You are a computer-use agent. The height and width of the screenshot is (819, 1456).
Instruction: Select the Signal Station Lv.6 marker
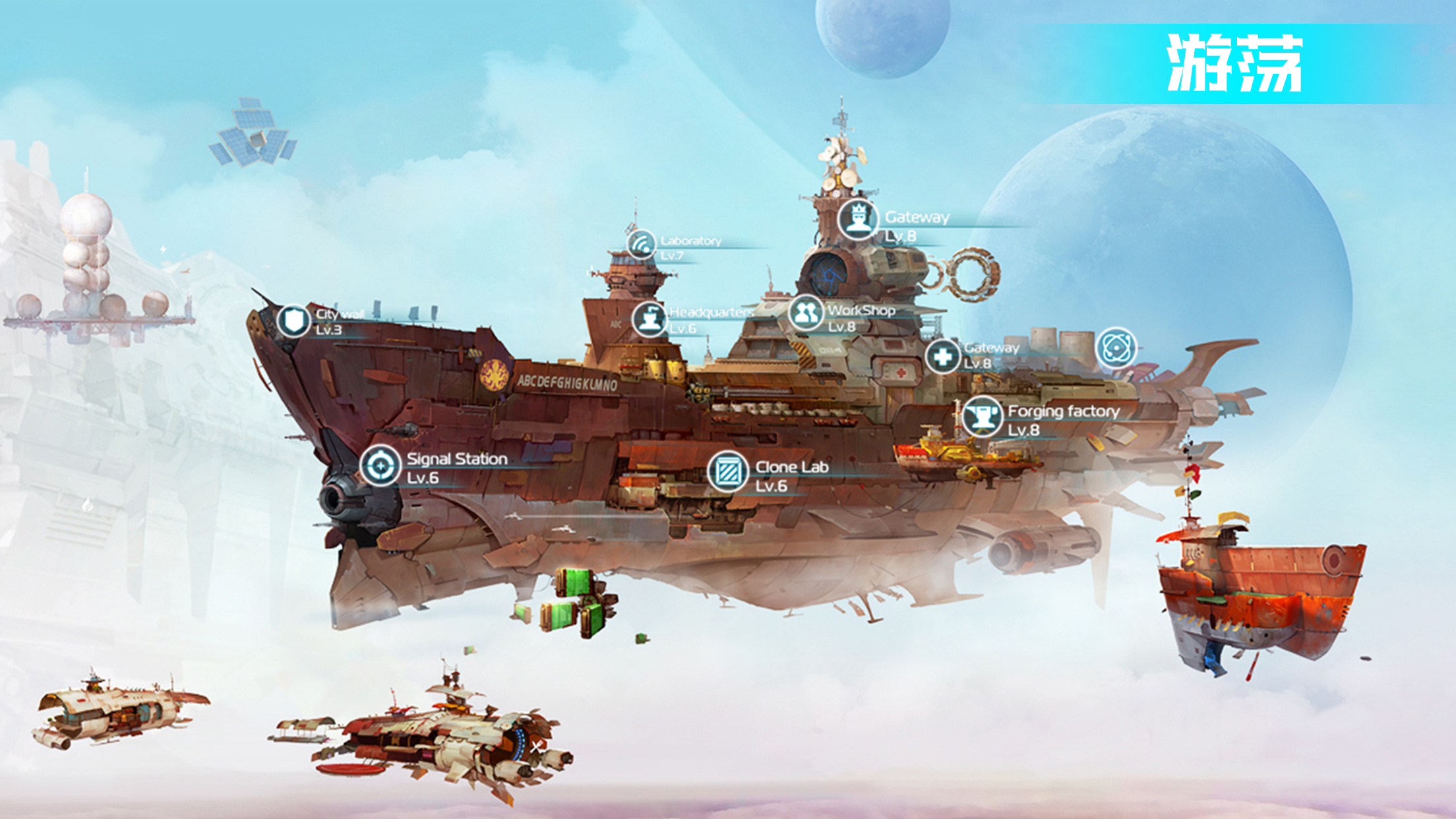pyautogui.click(x=380, y=466)
